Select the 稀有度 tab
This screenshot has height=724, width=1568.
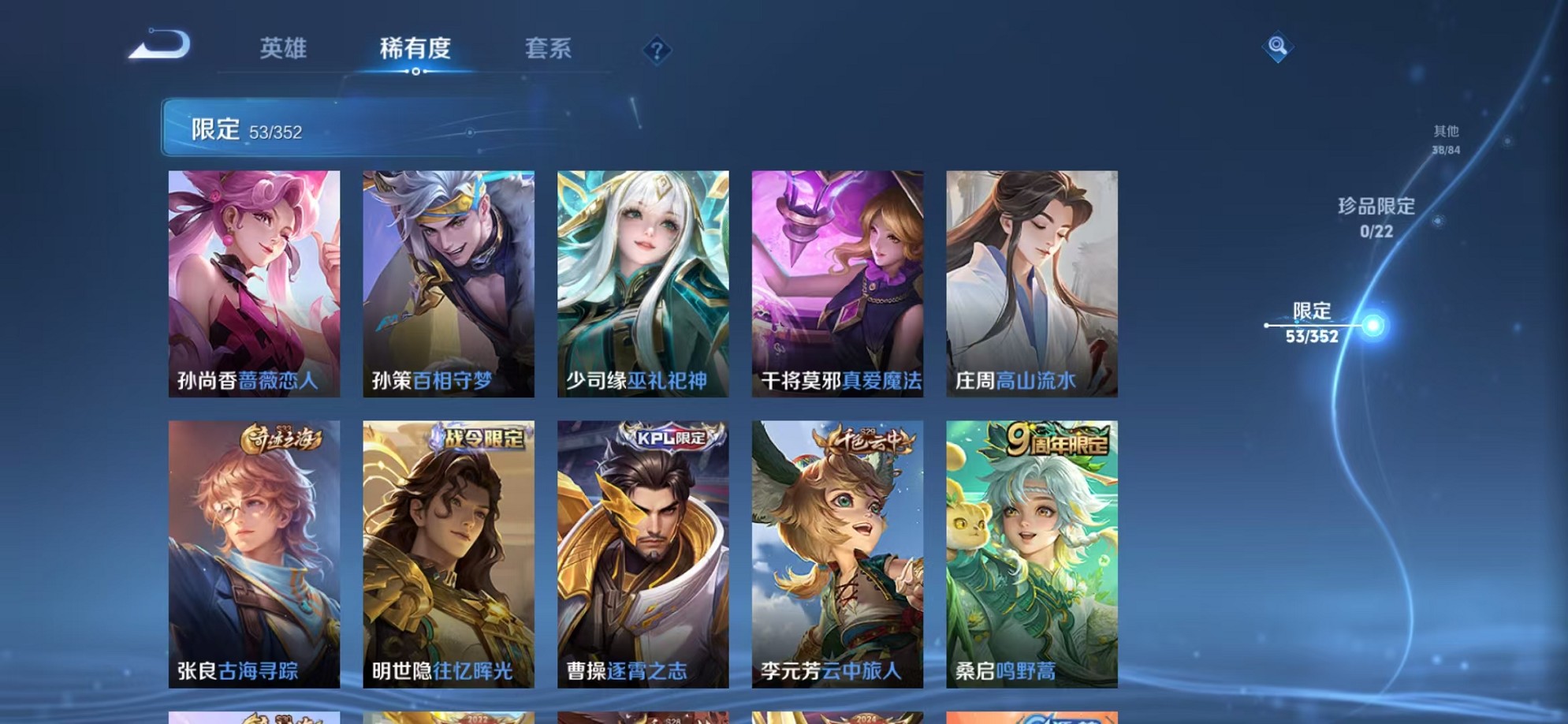(x=416, y=49)
